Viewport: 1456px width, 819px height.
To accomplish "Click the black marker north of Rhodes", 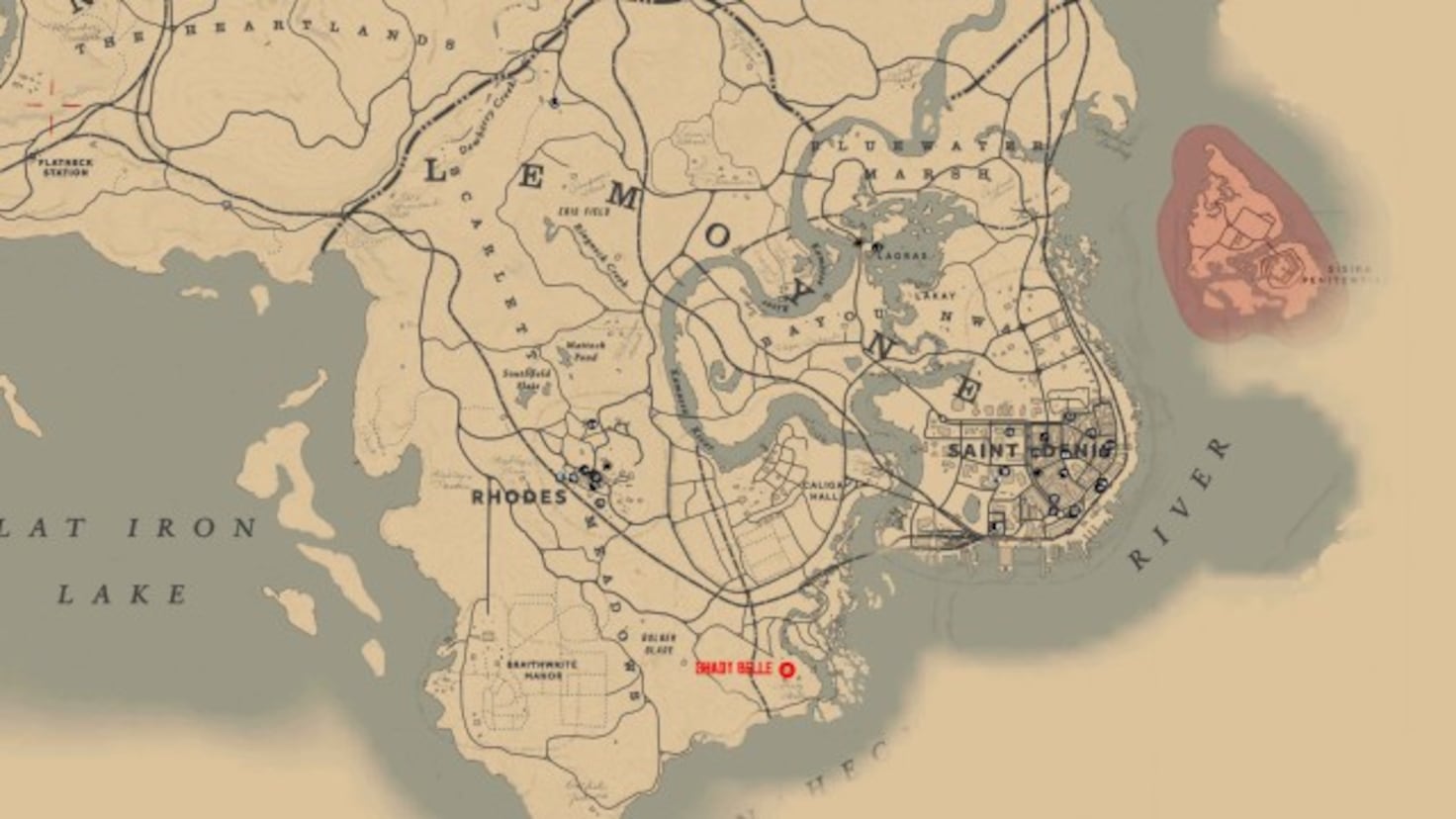I will [x=592, y=423].
